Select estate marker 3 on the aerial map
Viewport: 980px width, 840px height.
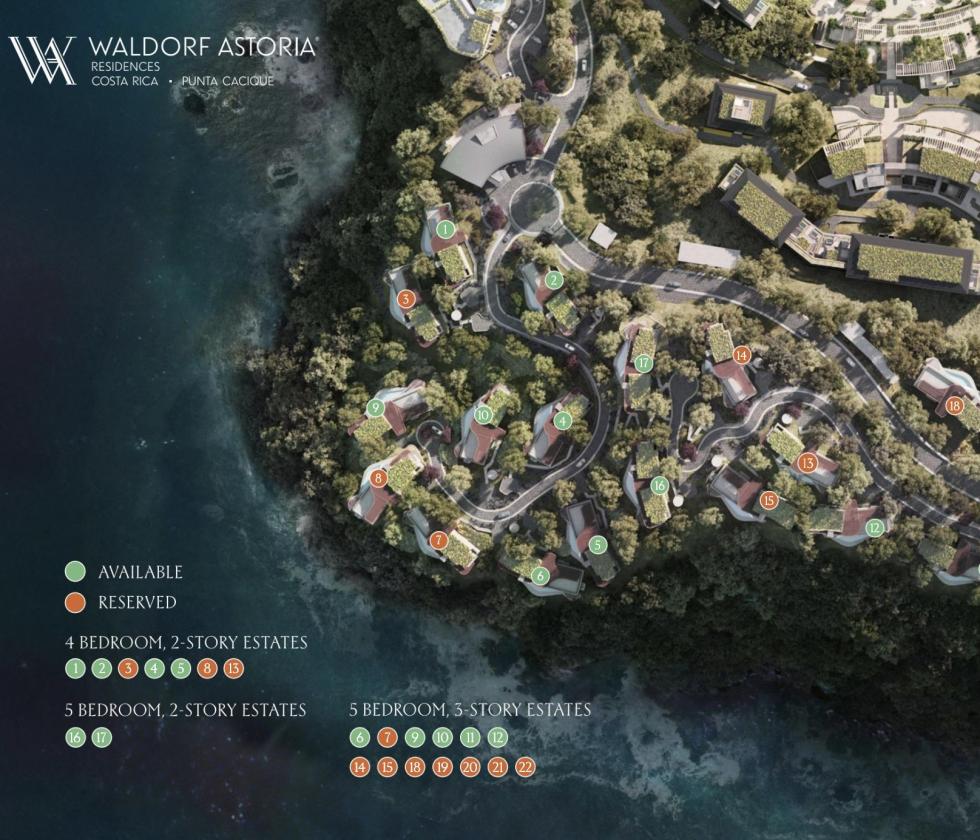pyautogui.click(x=405, y=298)
